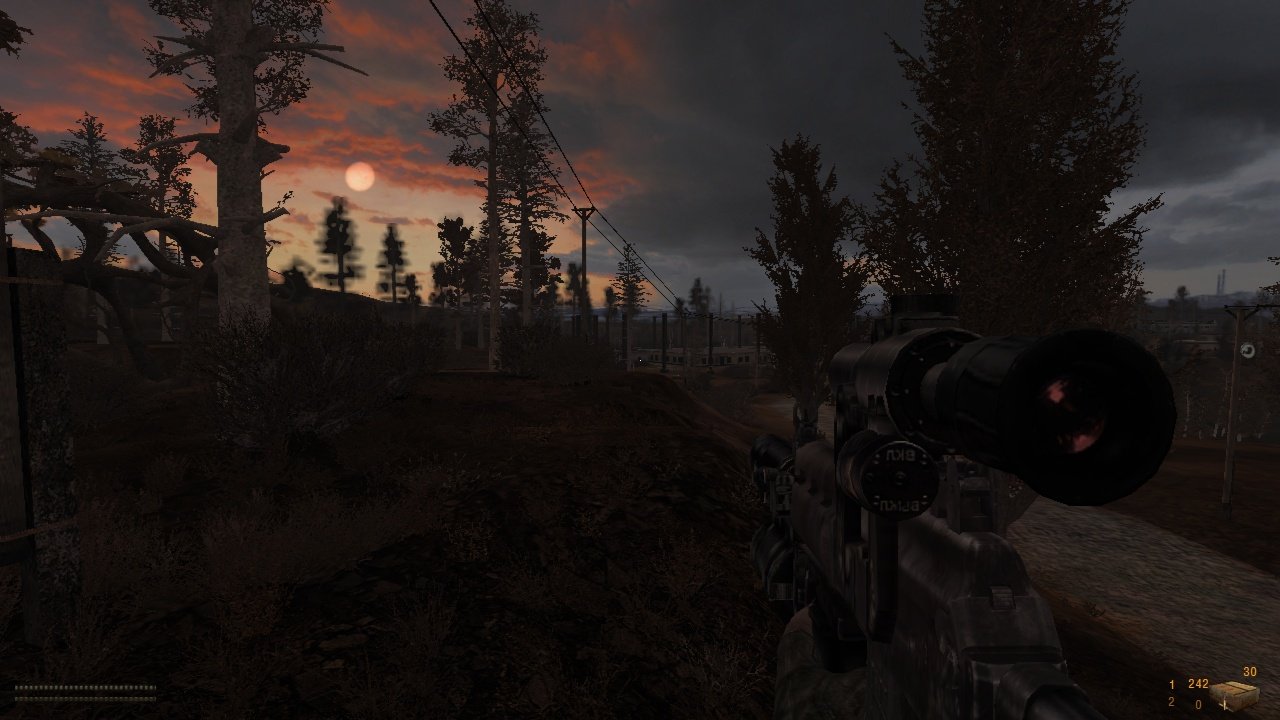Click the ammo reserve count "242"
This screenshot has width=1280, height=720.
pyautogui.click(x=1198, y=684)
